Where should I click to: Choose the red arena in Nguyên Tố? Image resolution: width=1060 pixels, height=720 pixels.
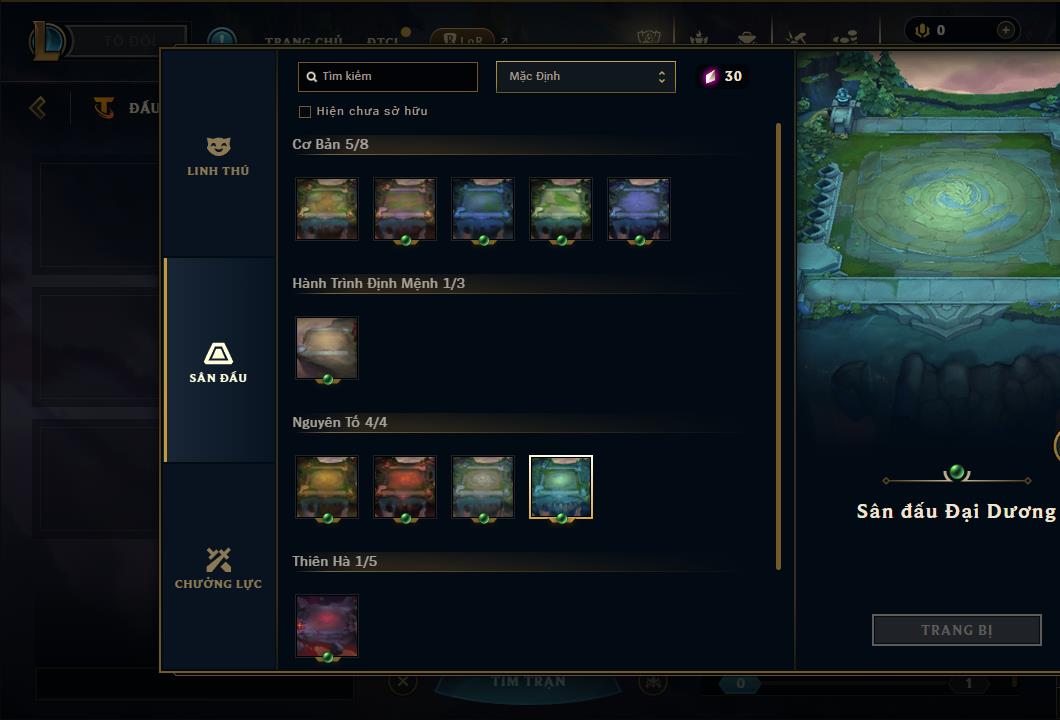pos(405,487)
